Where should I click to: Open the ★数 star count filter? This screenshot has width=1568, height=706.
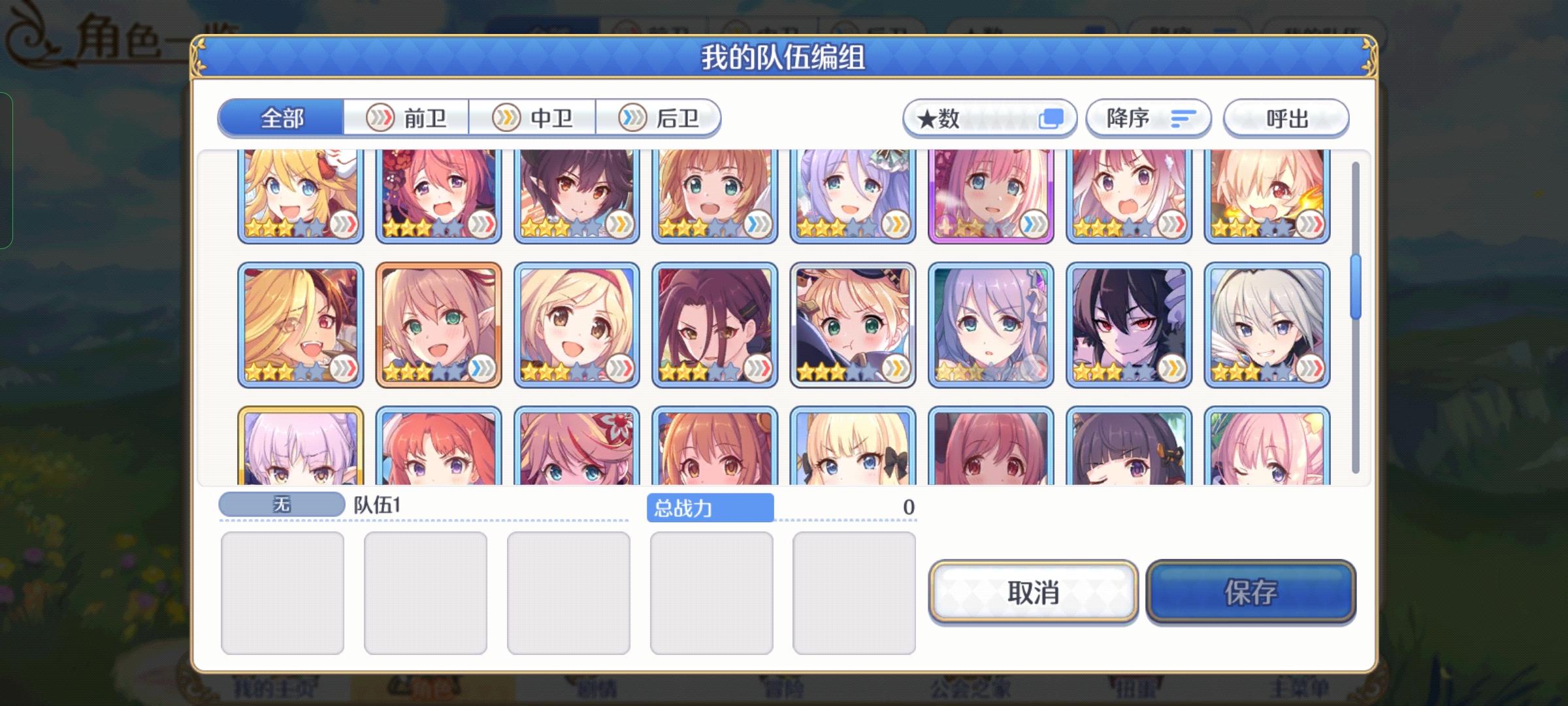pyautogui.click(x=988, y=118)
